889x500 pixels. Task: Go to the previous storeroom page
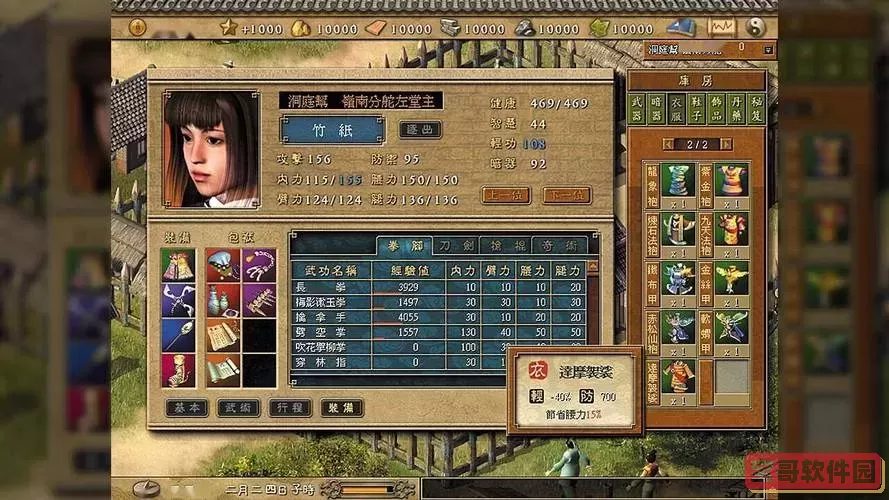click(669, 144)
